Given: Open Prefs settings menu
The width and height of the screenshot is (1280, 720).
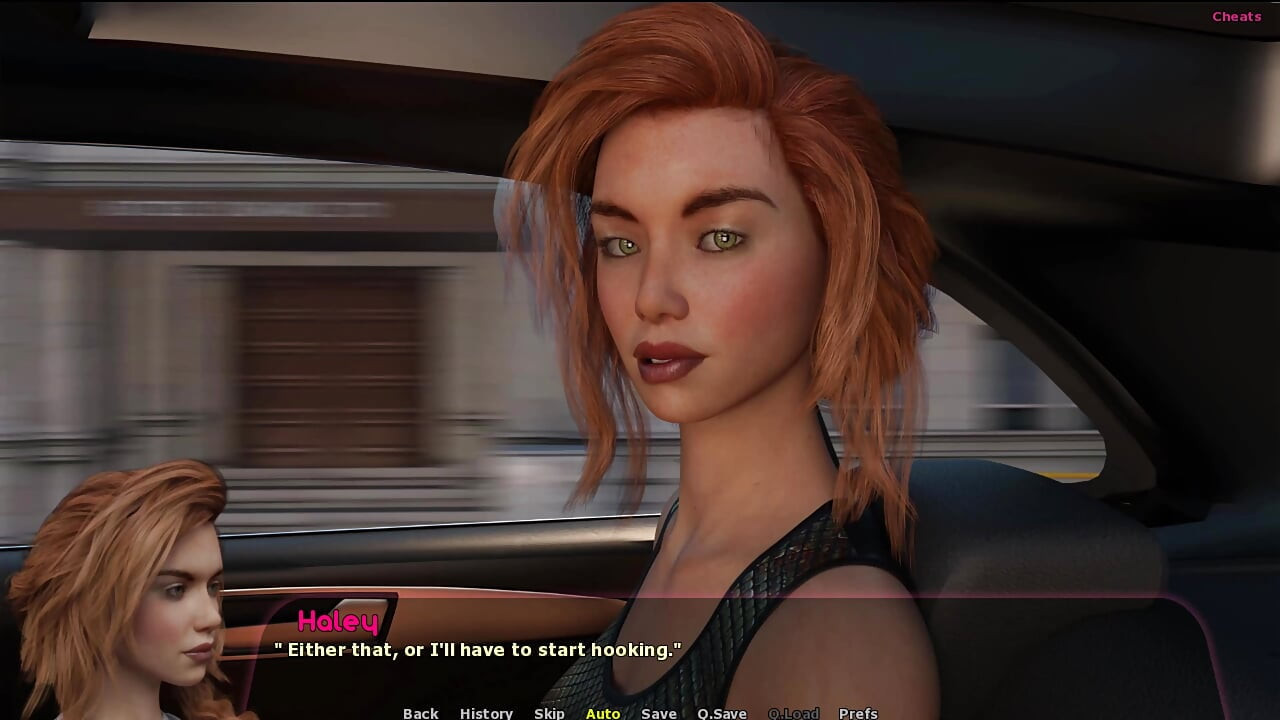Looking at the screenshot, I should click(858, 713).
